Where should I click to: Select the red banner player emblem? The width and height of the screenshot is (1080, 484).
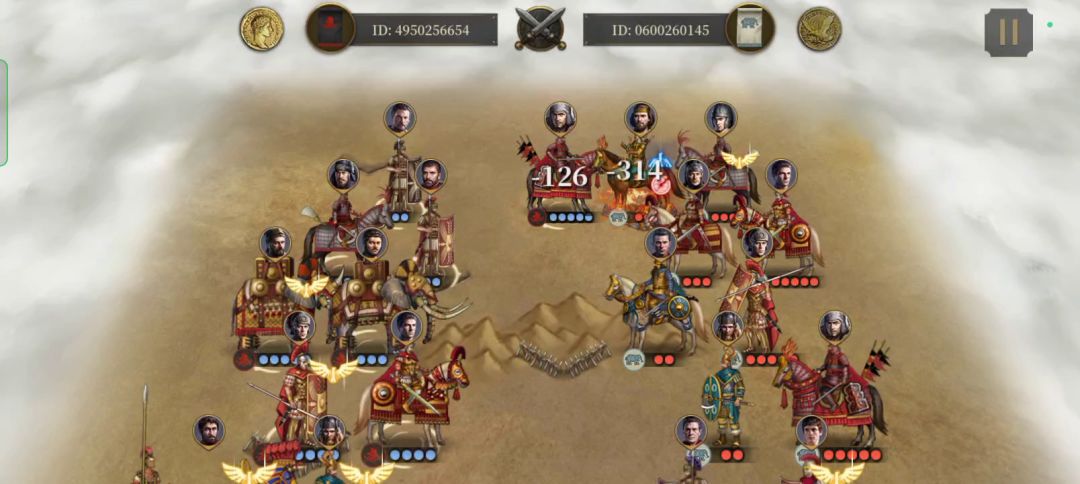click(x=330, y=28)
